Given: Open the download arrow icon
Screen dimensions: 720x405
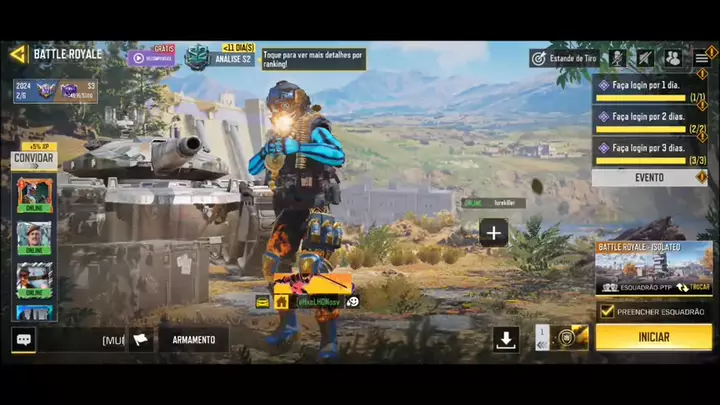Looking at the screenshot, I should 506,339.
